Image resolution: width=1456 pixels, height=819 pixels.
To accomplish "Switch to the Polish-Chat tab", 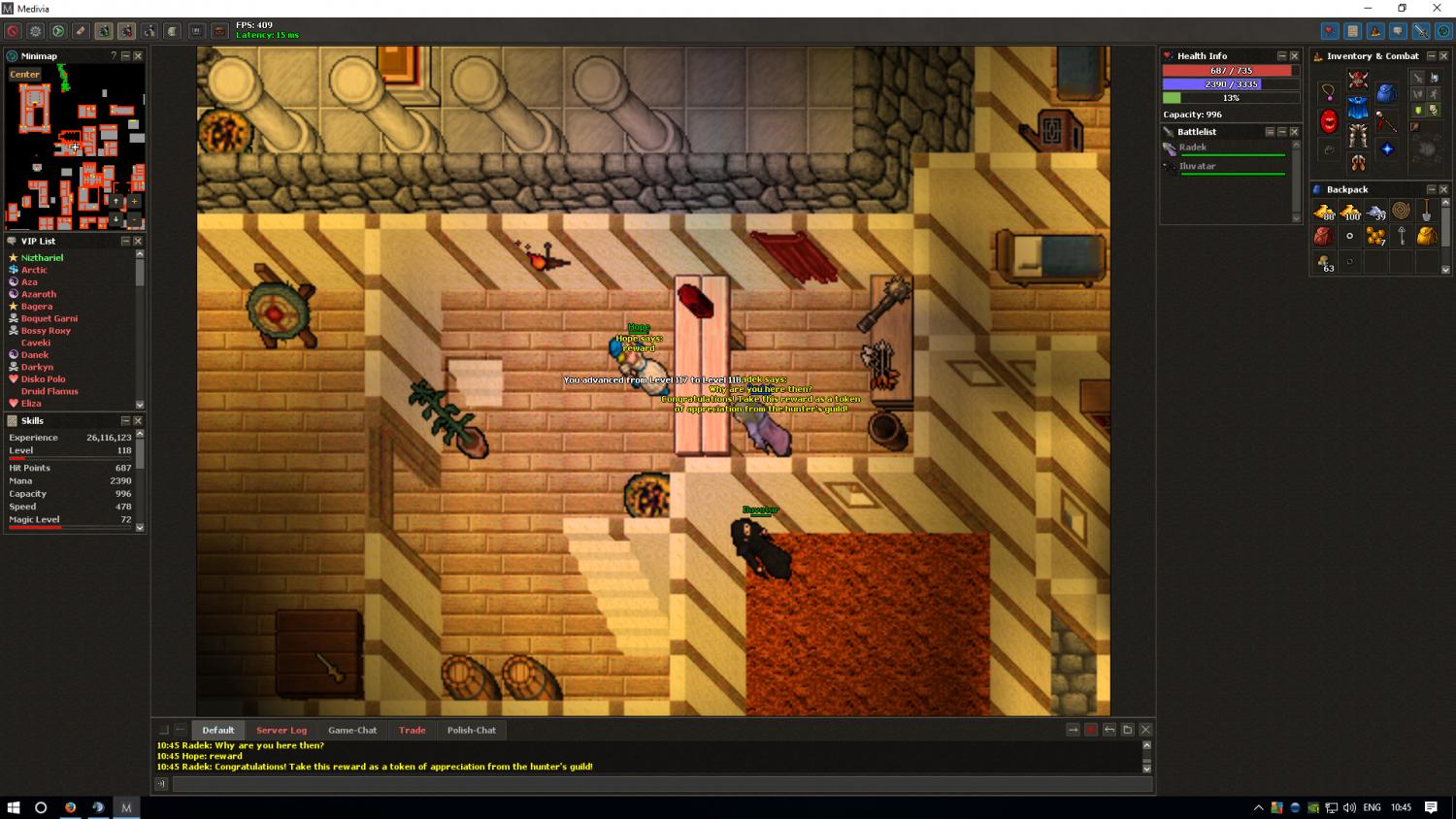I will (x=472, y=730).
